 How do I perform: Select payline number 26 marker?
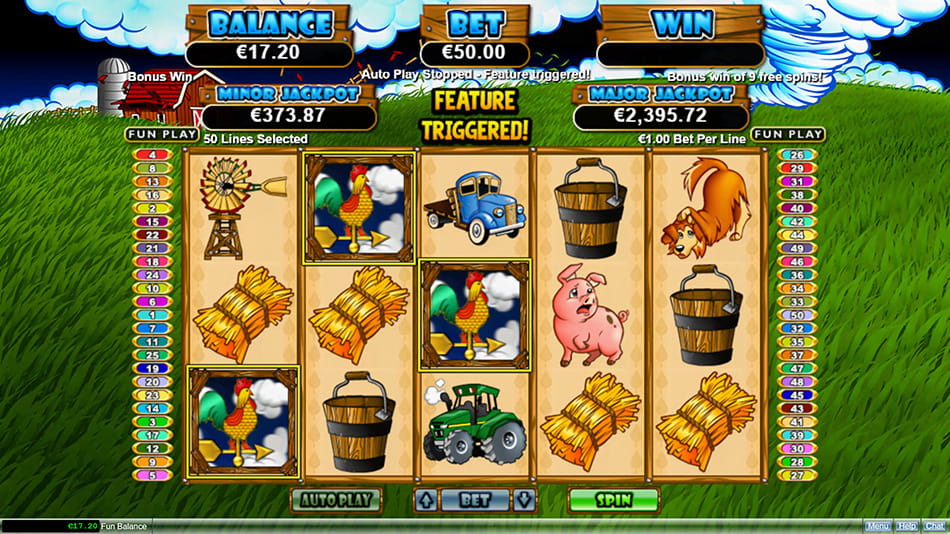[x=797, y=155]
